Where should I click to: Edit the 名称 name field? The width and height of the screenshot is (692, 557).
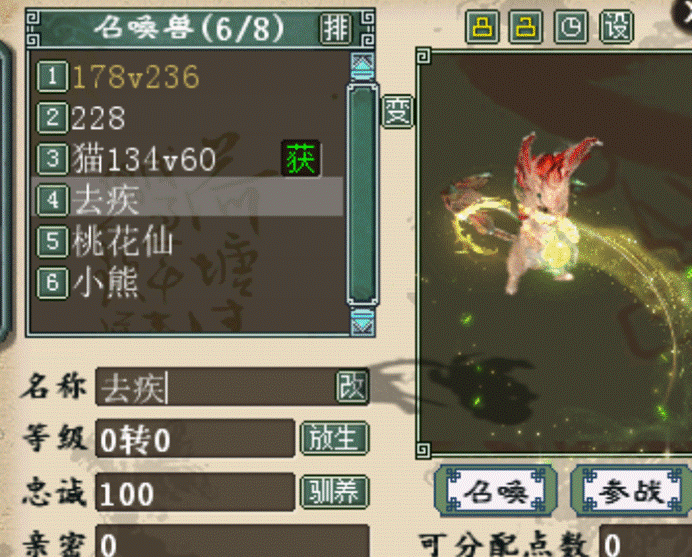click(x=215, y=387)
